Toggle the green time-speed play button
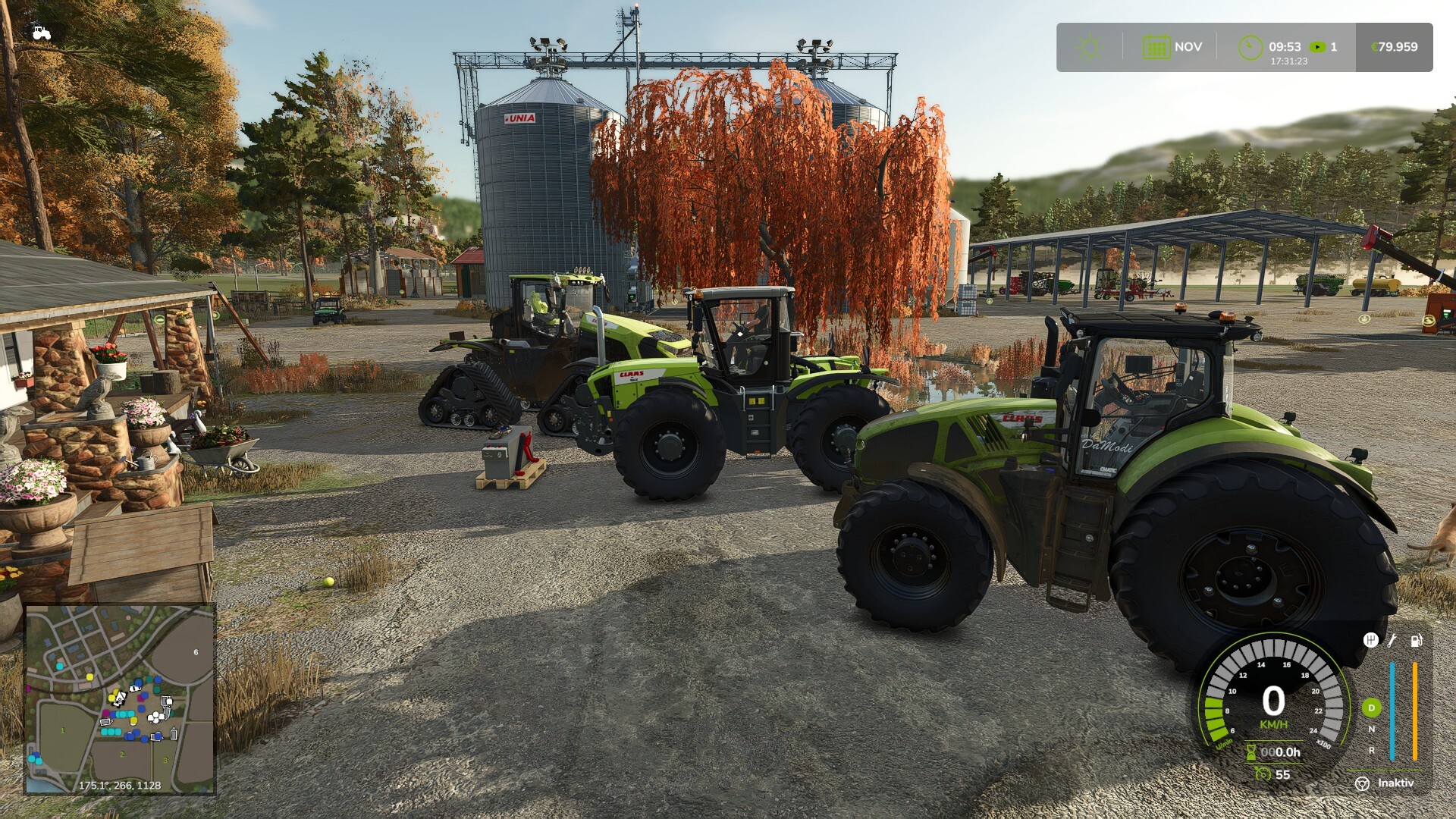Viewport: 1456px width, 819px height. [1319, 47]
